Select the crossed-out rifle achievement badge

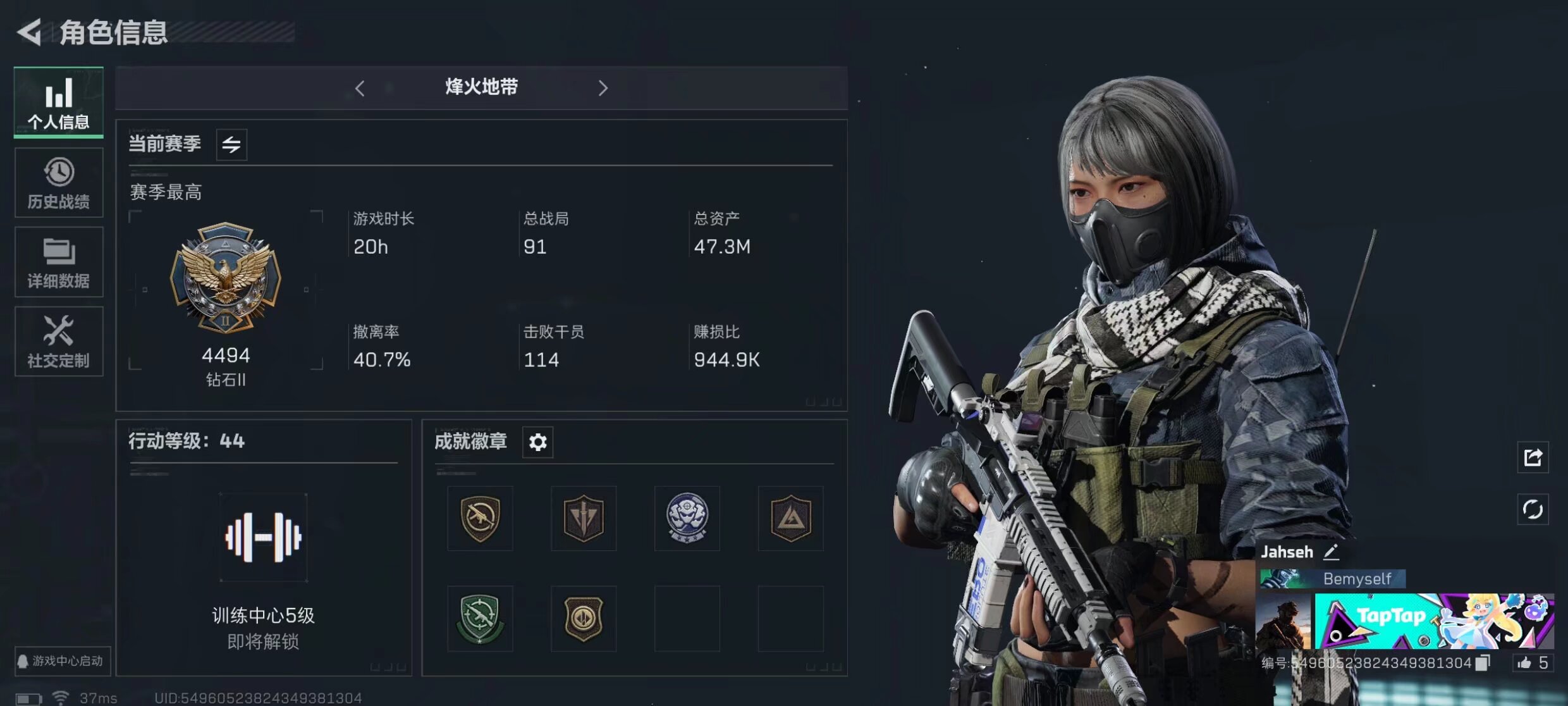480,518
